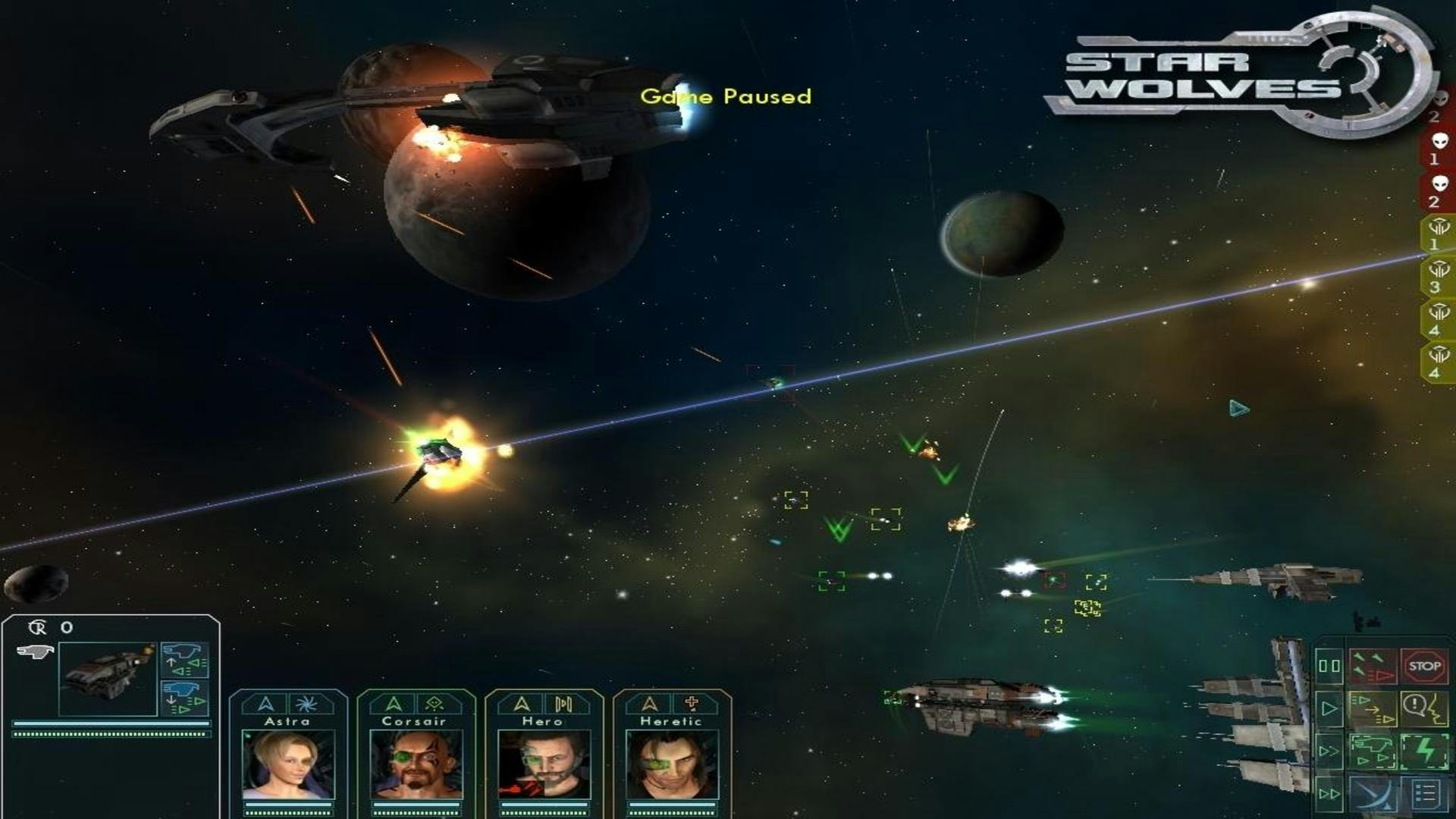Image resolution: width=1456 pixels, height=819 pixels.
Task: Toggle the pause control in the command panel
Action: tap(1329, 666)
